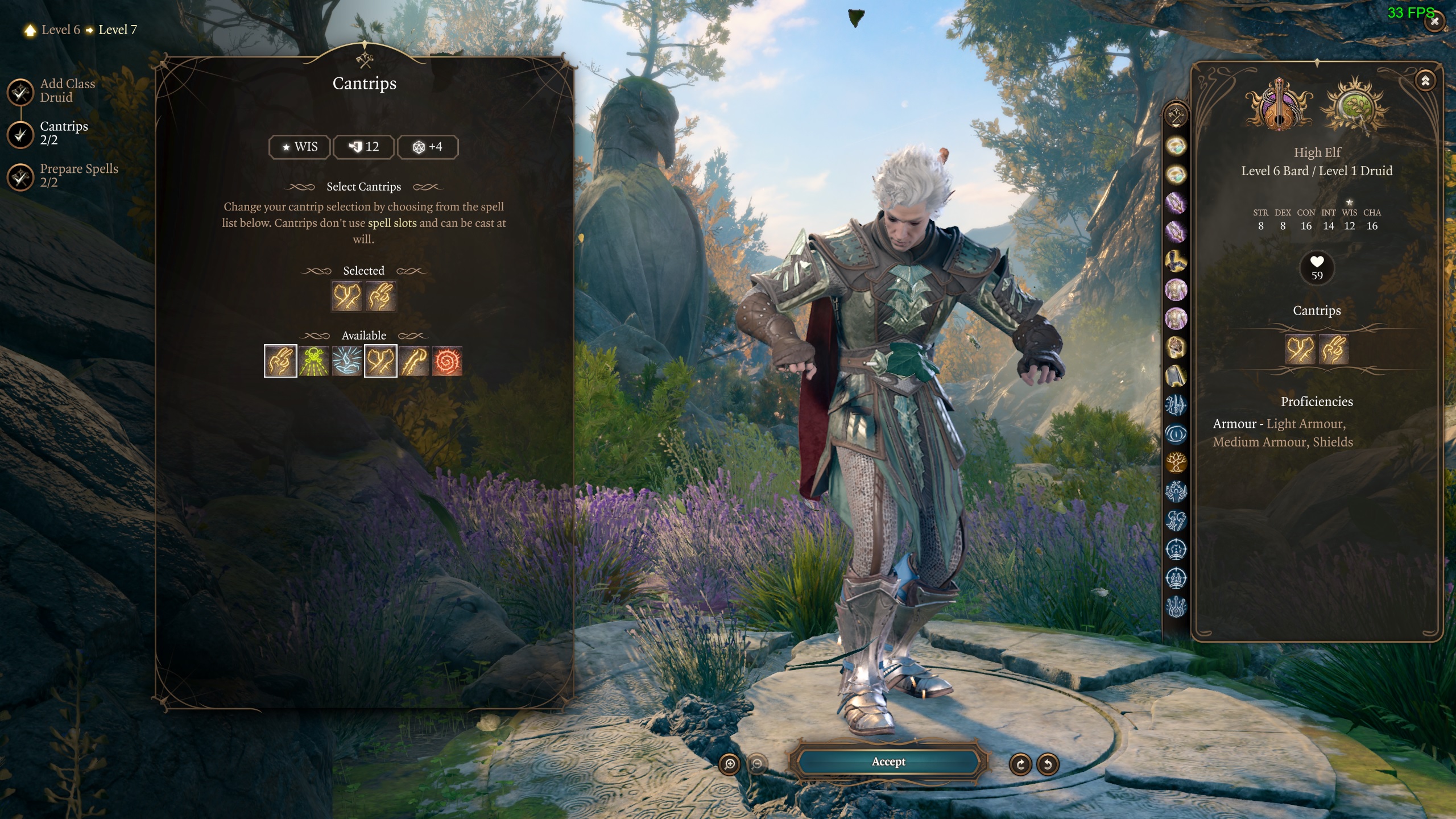Rotate the character clockwise
The width and height of the screenshot is (1456, 819).
click(x=1020, y=764)
